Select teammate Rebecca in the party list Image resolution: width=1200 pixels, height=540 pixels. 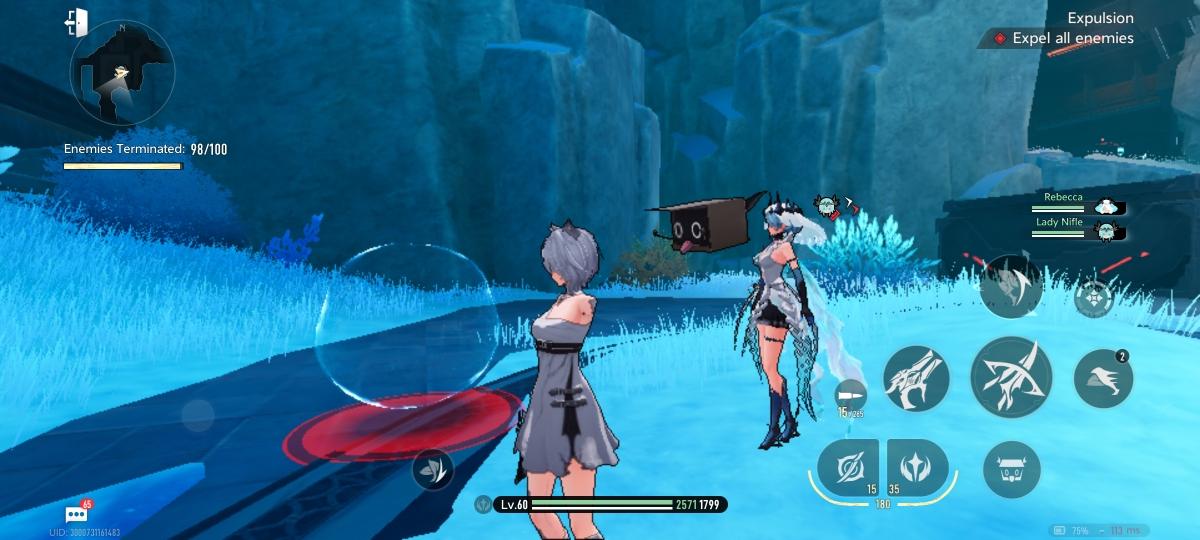[x=1078, y=205]
